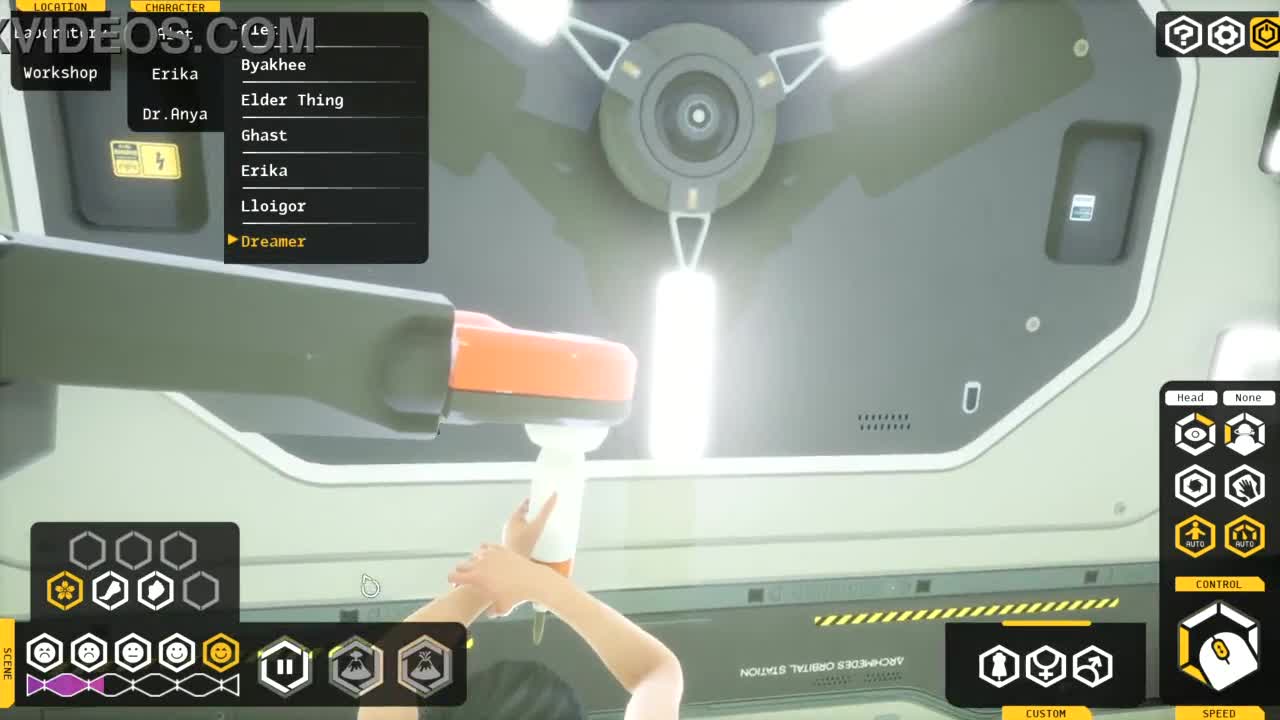Pick Byakhee from the list
This screenshot has height=720, width=1280.
pos(273,65)
